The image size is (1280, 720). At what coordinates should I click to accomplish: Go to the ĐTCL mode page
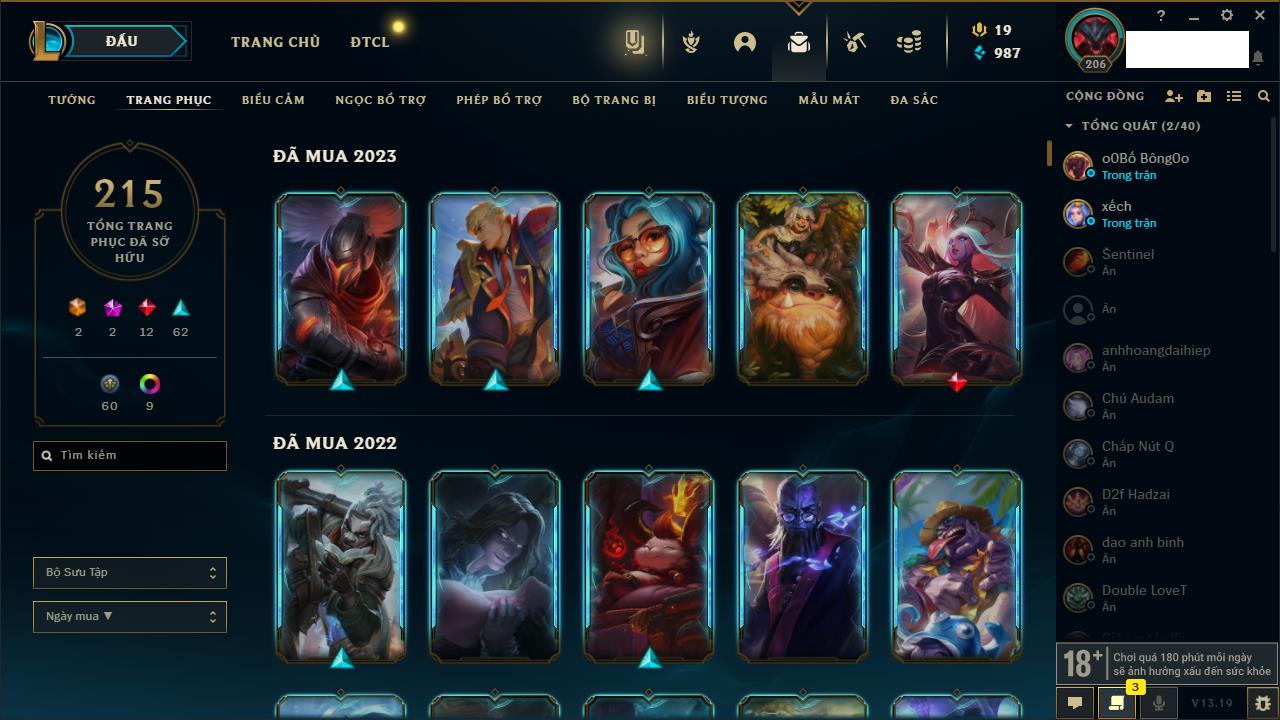(370, 42)
